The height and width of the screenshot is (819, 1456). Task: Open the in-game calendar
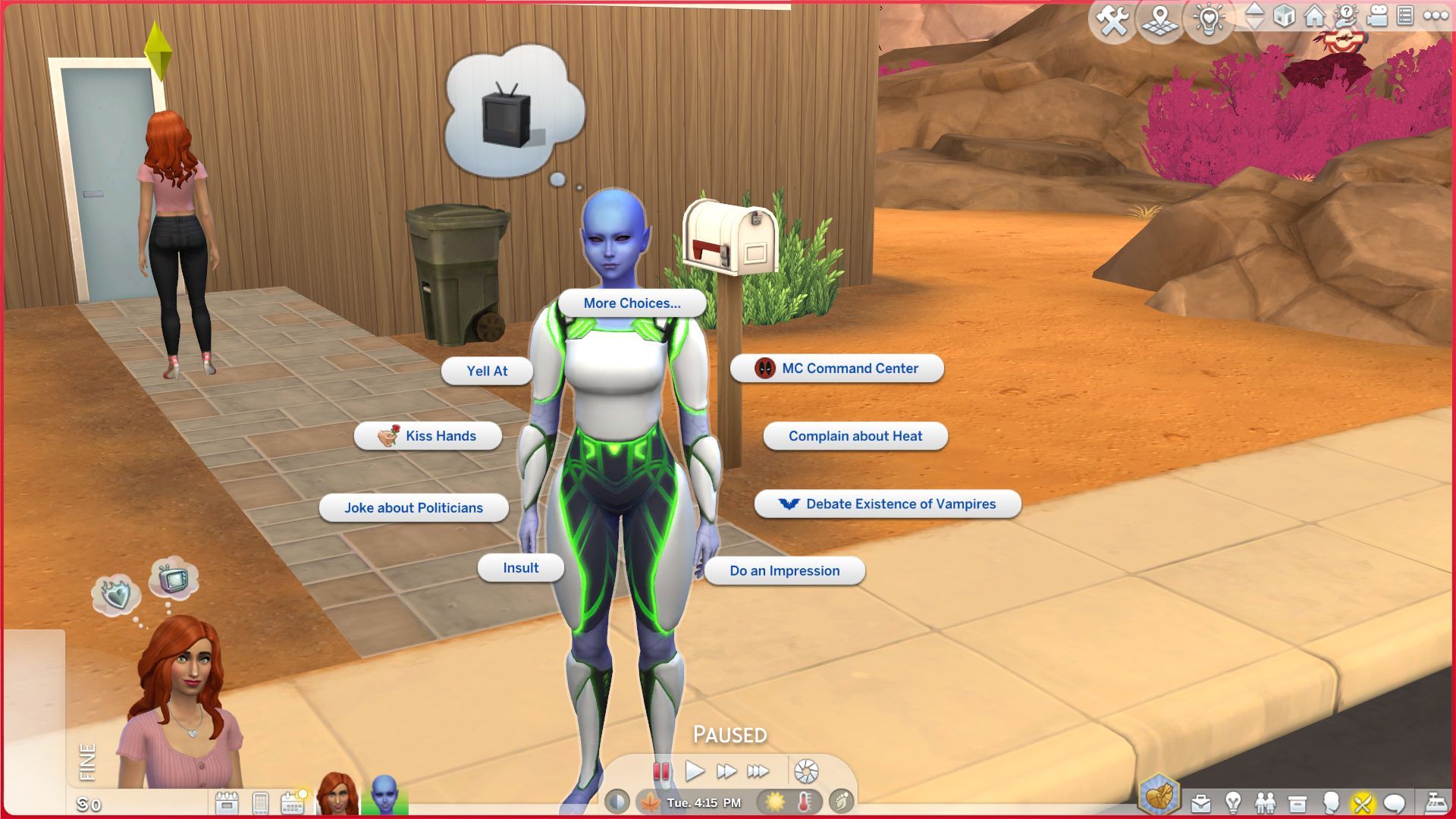point(292,802)
